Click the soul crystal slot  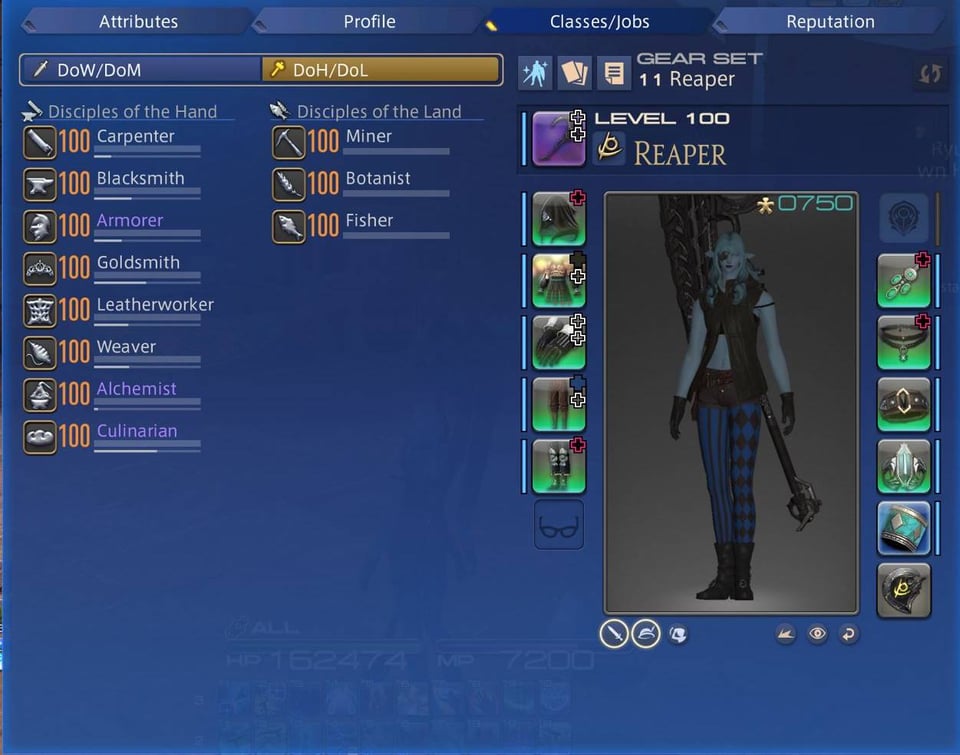point(903,589)
